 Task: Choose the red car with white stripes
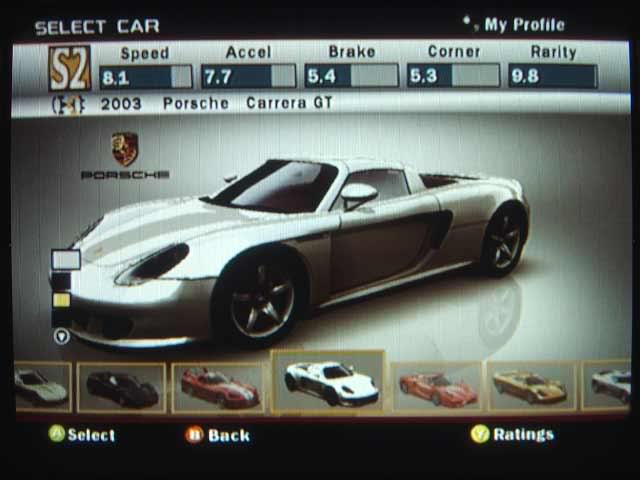point(220,387)
